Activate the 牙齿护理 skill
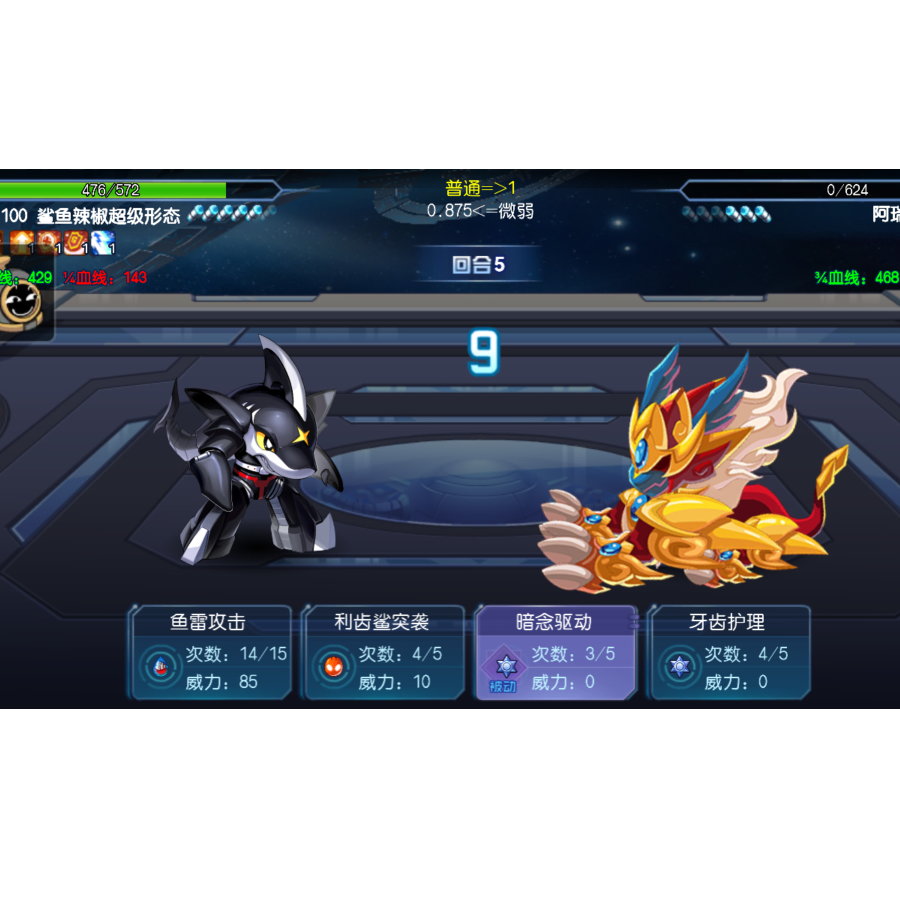Viewport: 900px width, 900px height. tap(729, 652)
